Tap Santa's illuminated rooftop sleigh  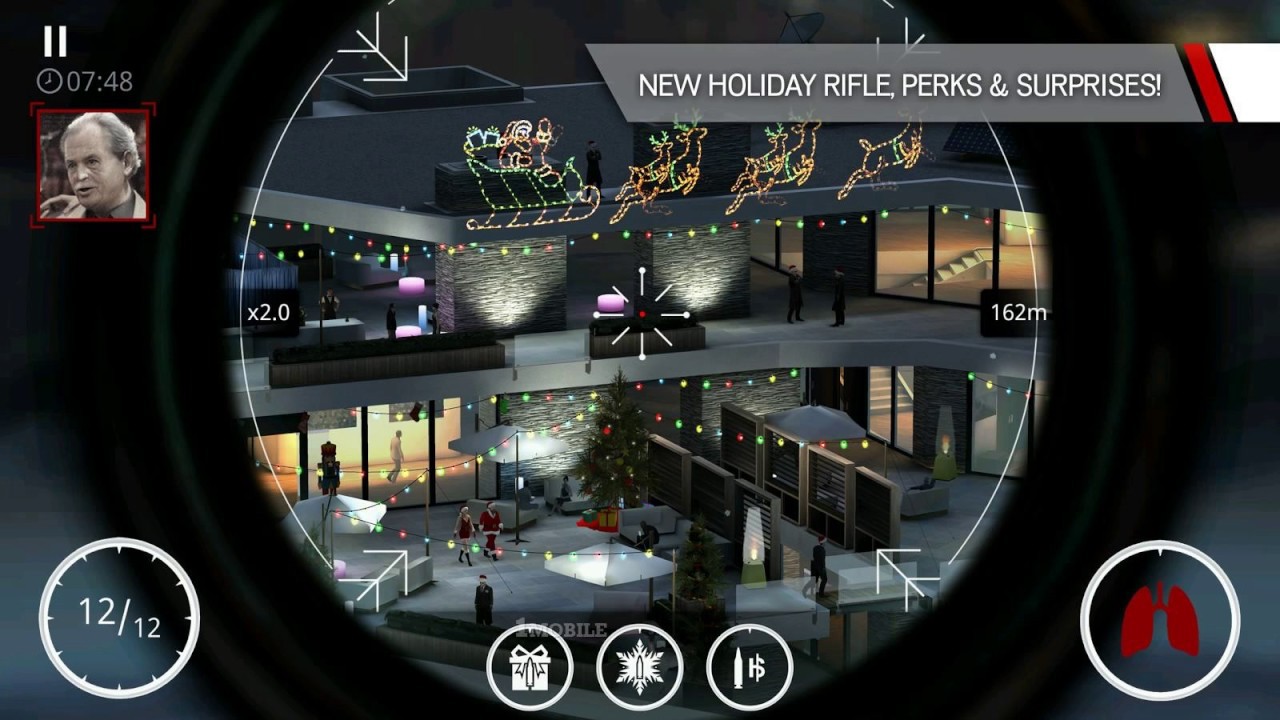click(x=520, y=170)
